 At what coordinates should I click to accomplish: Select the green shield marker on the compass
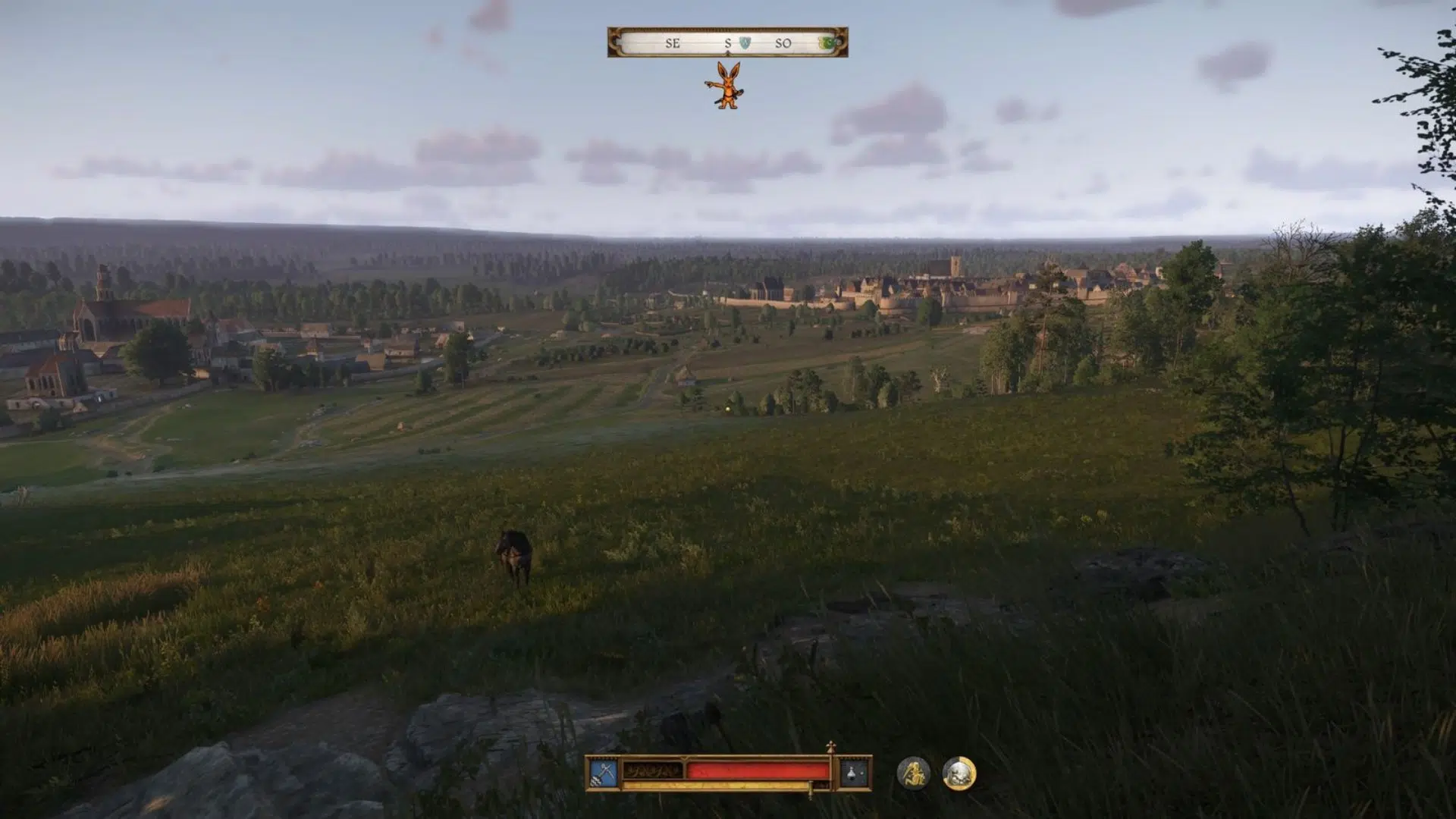830,42
